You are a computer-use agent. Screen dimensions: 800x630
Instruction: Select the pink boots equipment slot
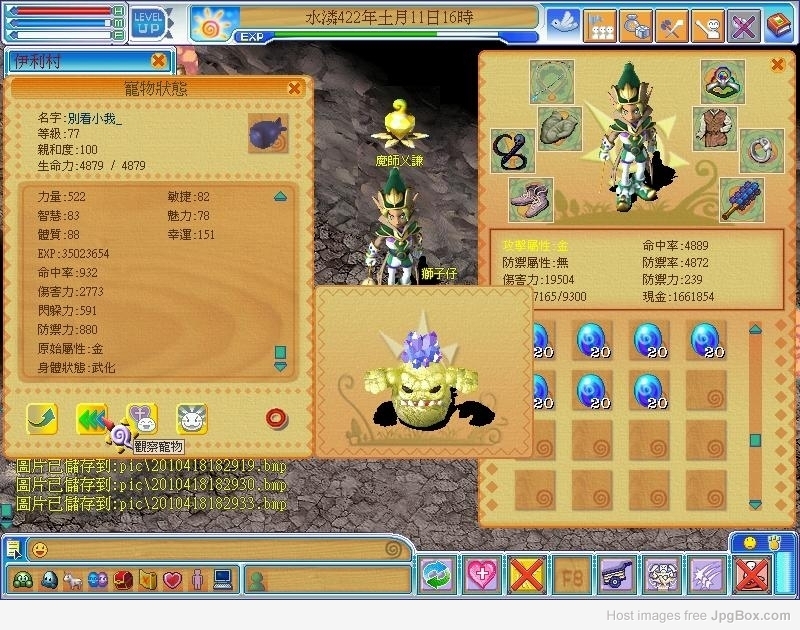531,198
